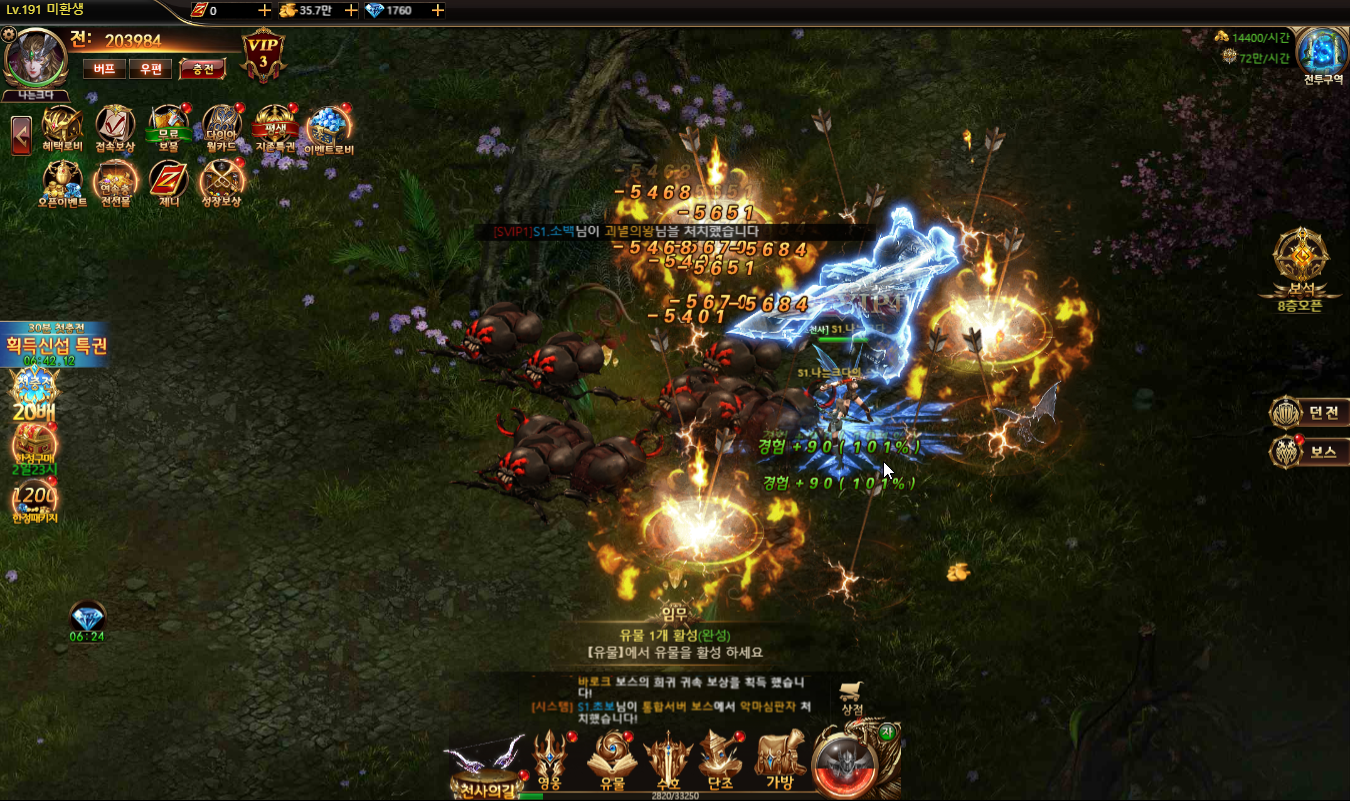This screenshot has width=1350, height=803.
Task: Open the 상점 shop cart
Action: point(852,696)
